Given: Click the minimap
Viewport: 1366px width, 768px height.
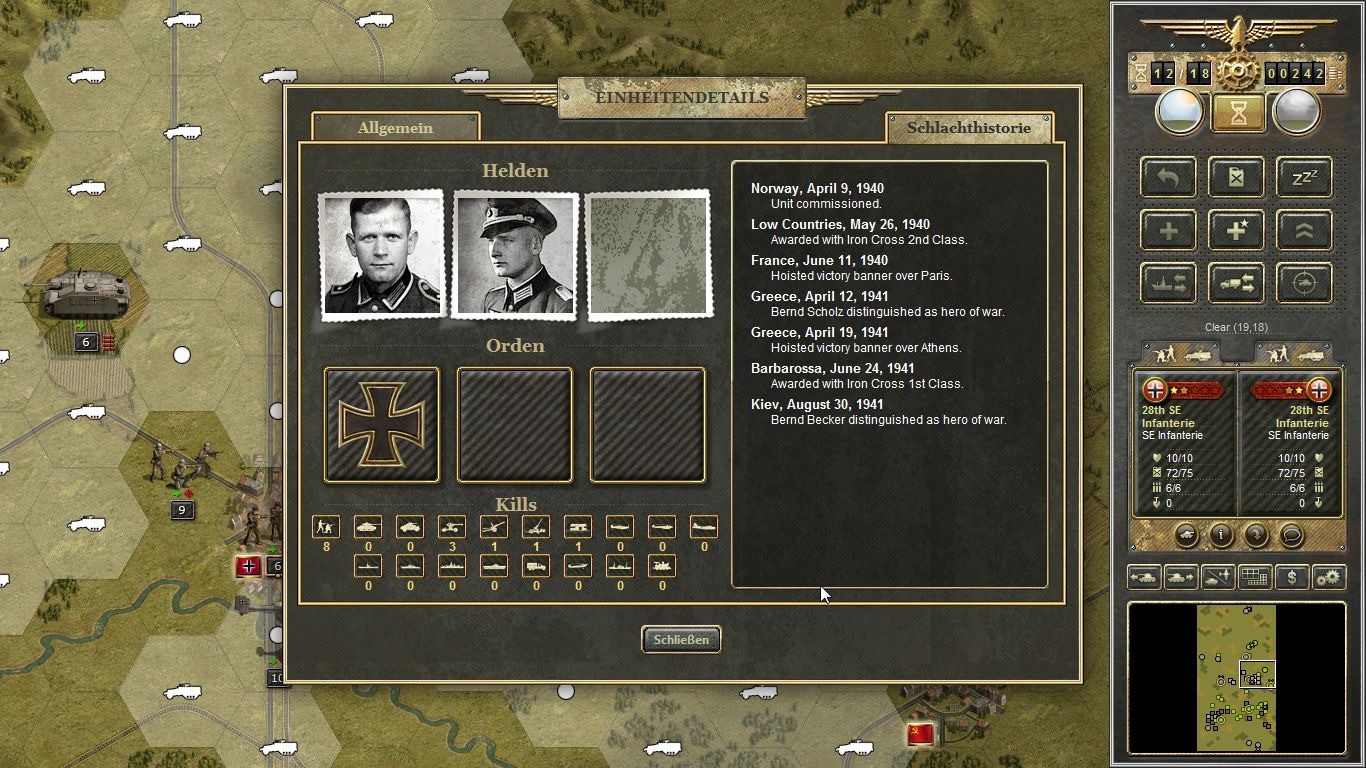Looking at the screenshot, I should 1236,677.
